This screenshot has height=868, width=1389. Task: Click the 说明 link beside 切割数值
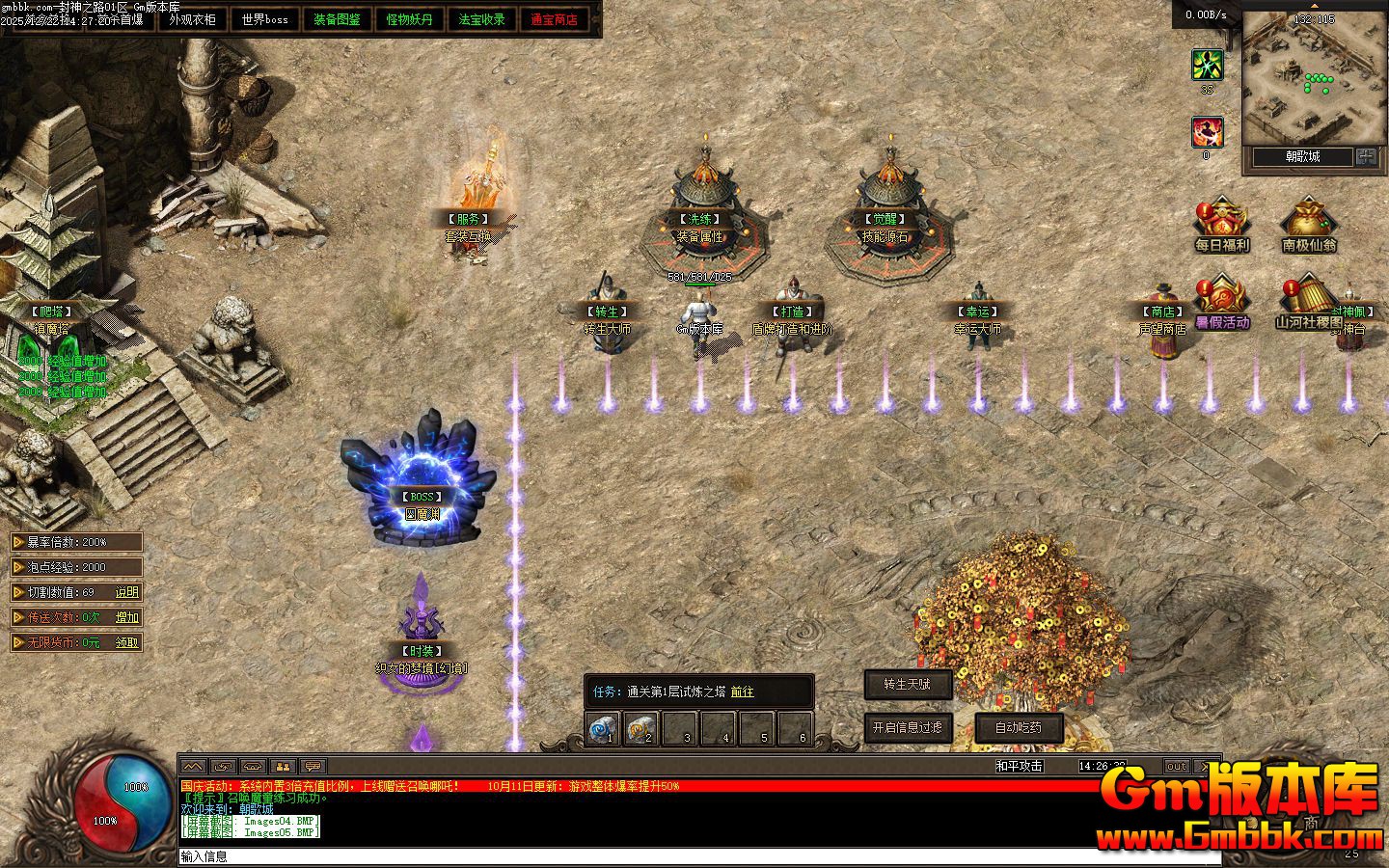click(x=126, y=592)
